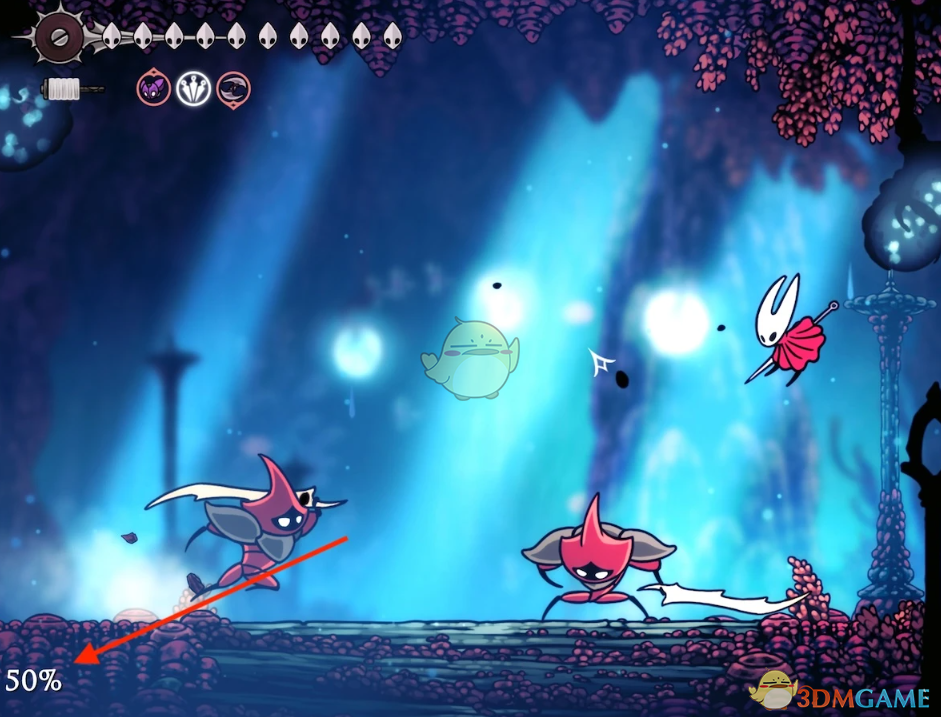Choose the curved crescent blade tool icon
This screenshot has width=941, height=717.
234,89
